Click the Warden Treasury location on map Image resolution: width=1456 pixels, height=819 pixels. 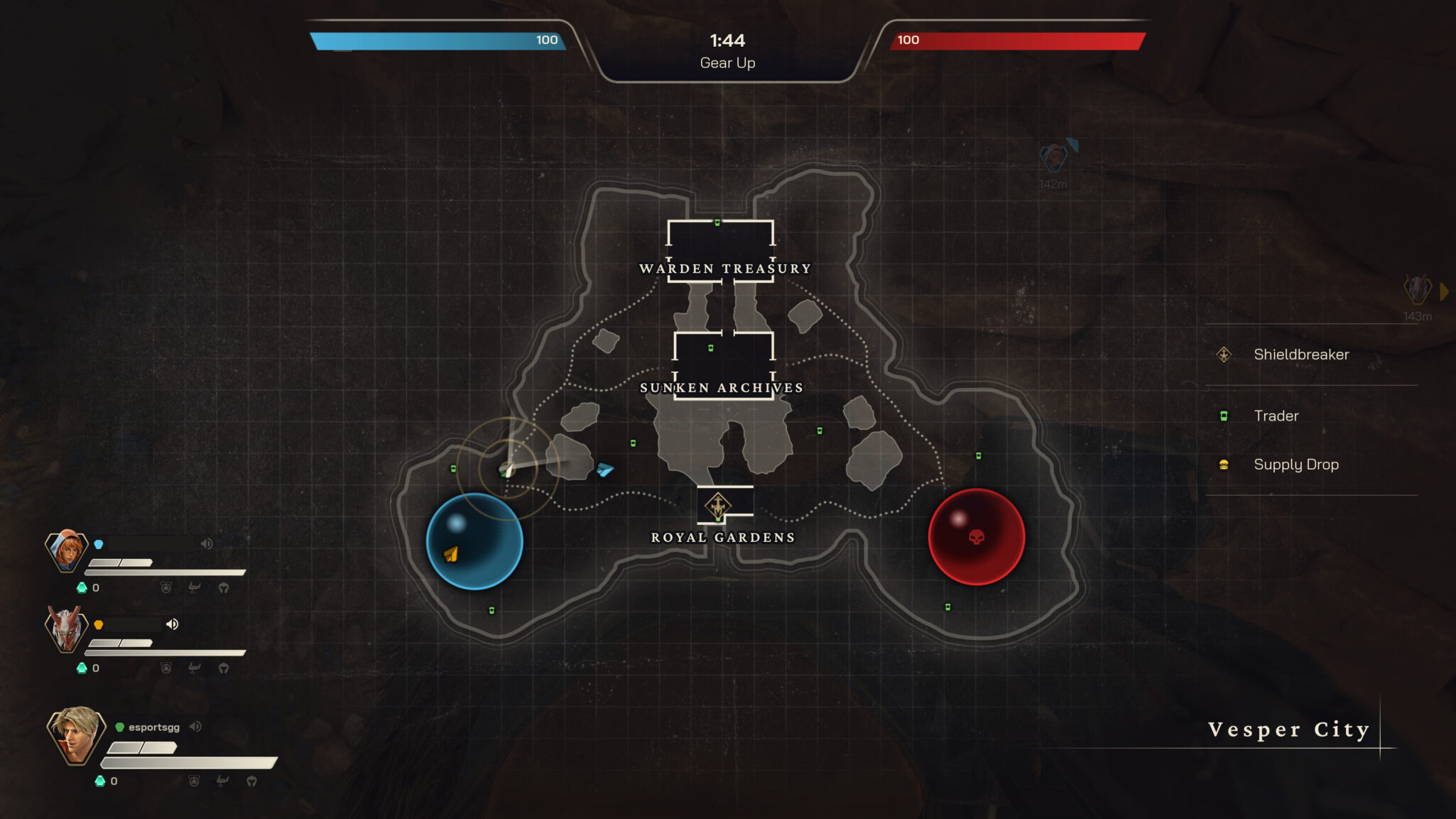click(724, 269)
